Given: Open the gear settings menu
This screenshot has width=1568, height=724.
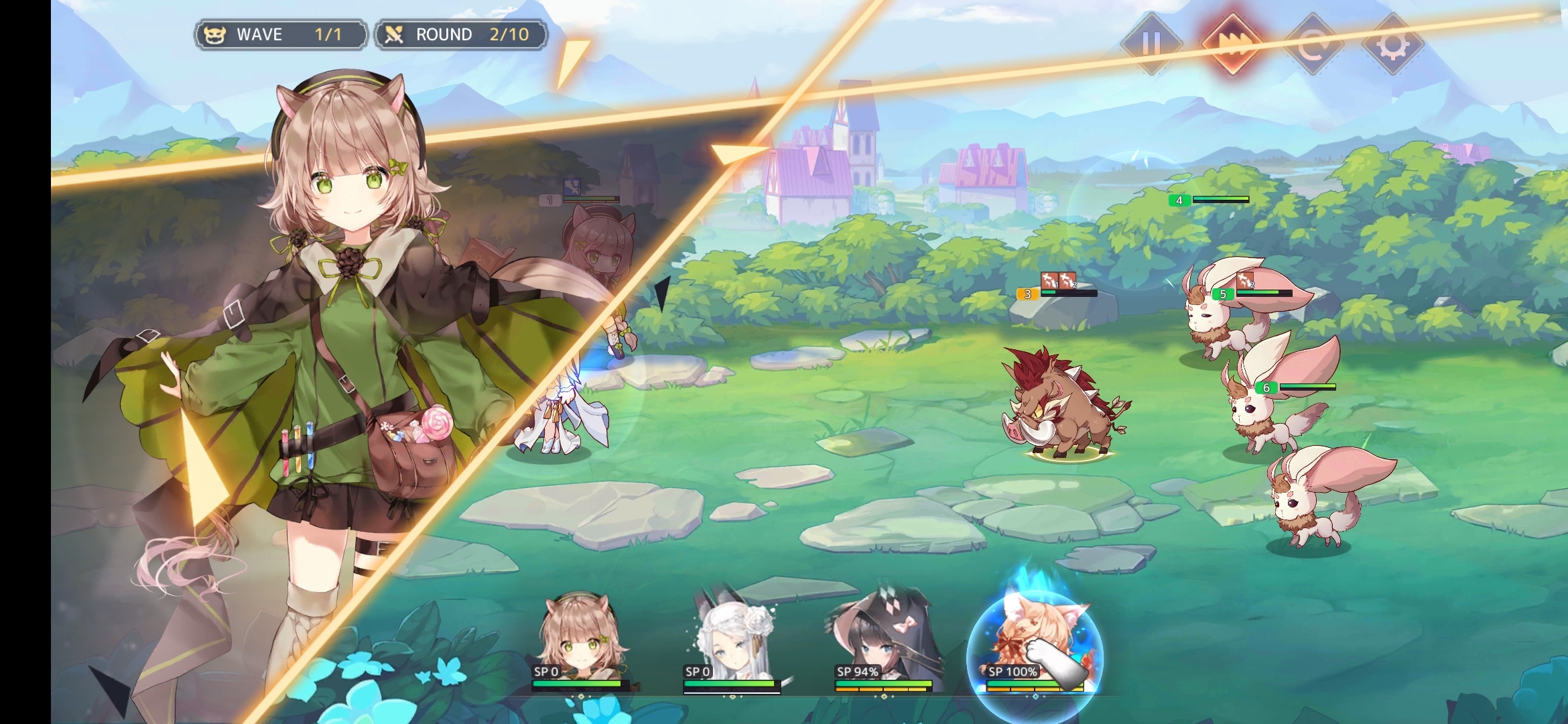Looking at the screenshot, I should point(1392,44).
